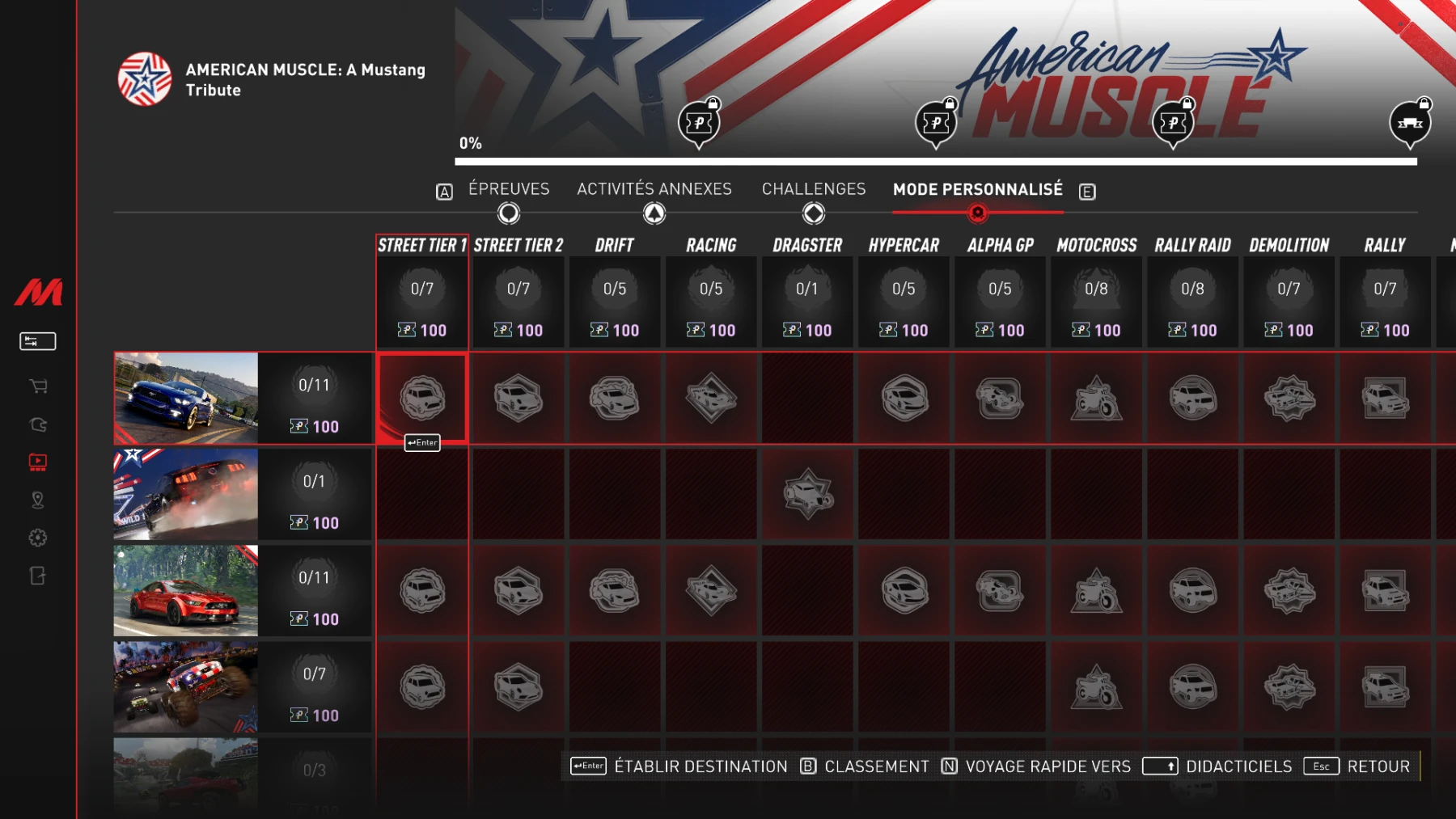Select the STREET TIER 2 column header
This screenshot has height=819, width=1456.
(518, 246)
